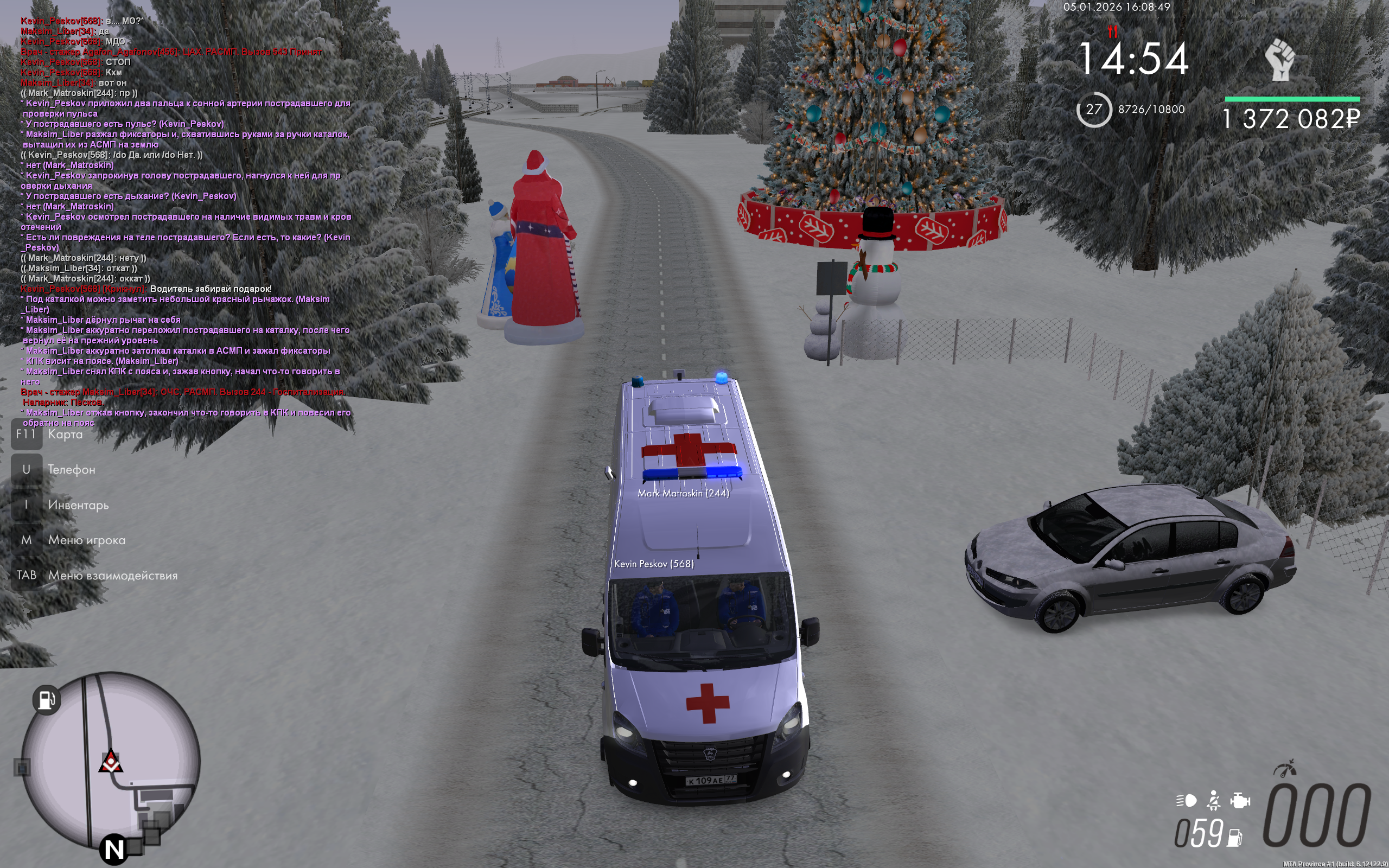Open the Телефон phone entry

tap(71, 470)
